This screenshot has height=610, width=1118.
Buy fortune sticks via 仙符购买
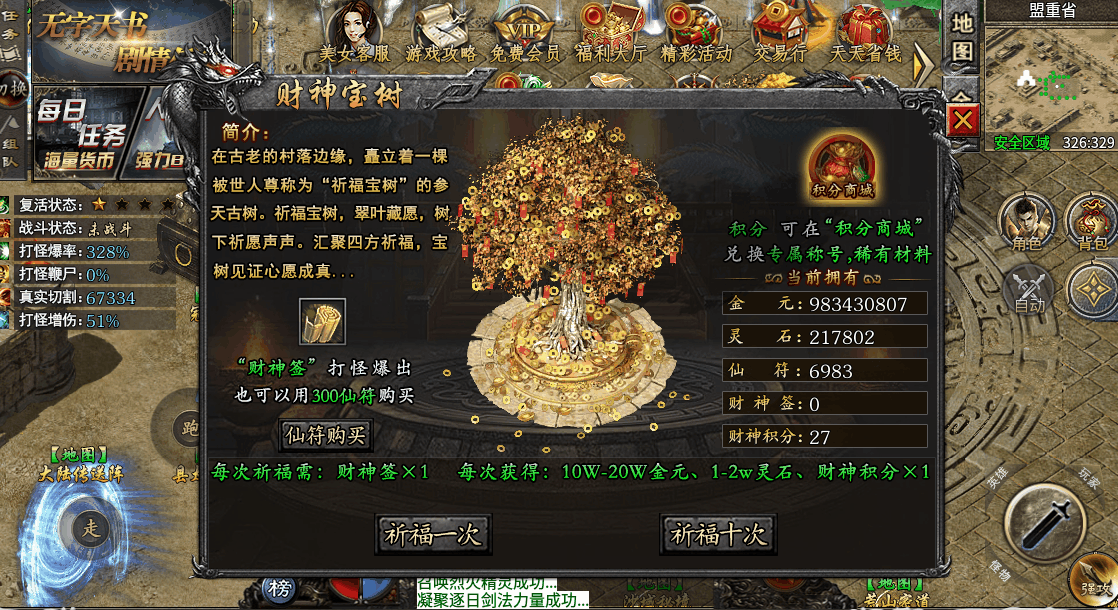327,435
